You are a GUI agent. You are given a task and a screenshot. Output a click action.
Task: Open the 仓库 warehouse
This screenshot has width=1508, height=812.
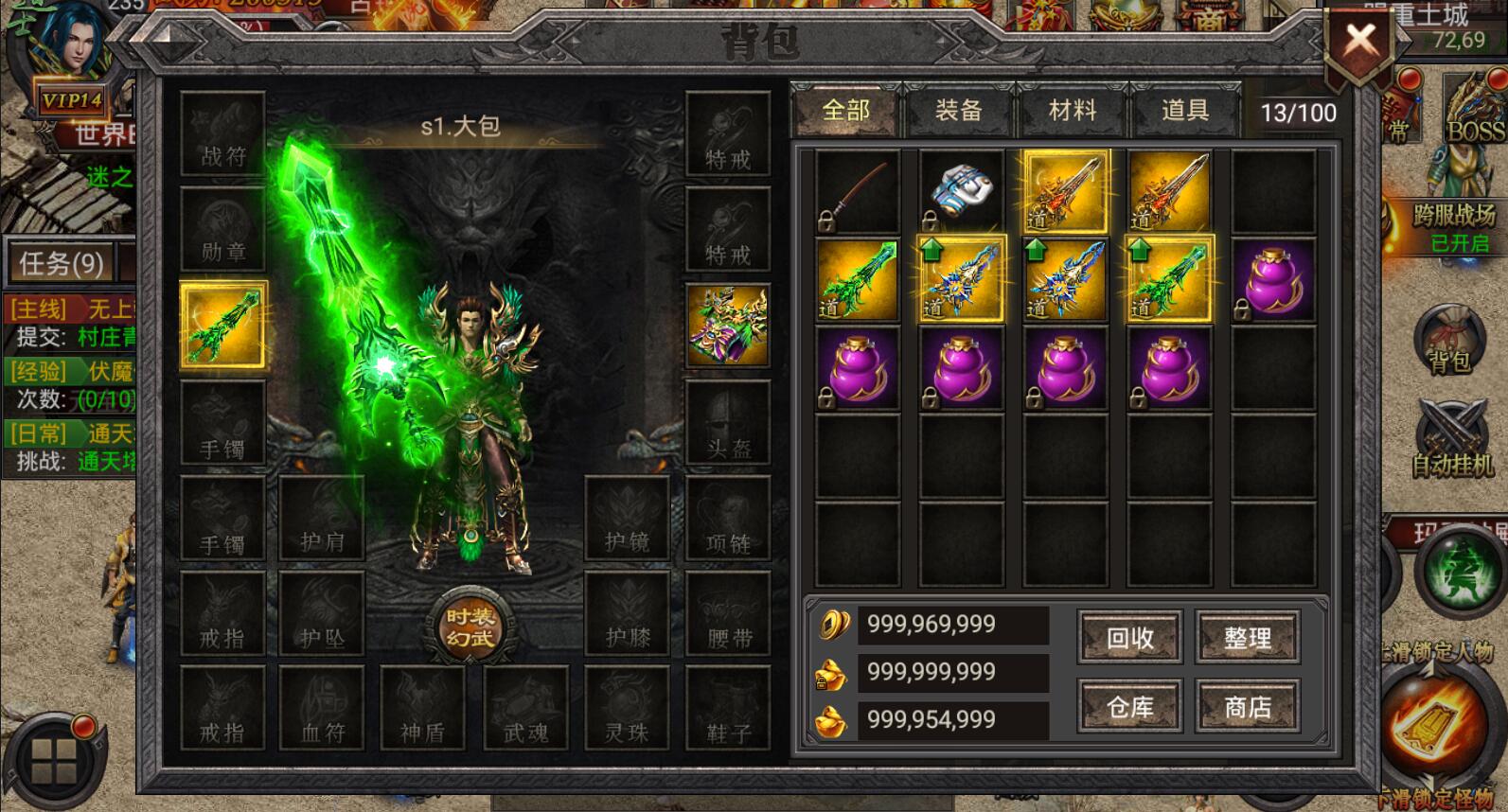point(1129,707)
